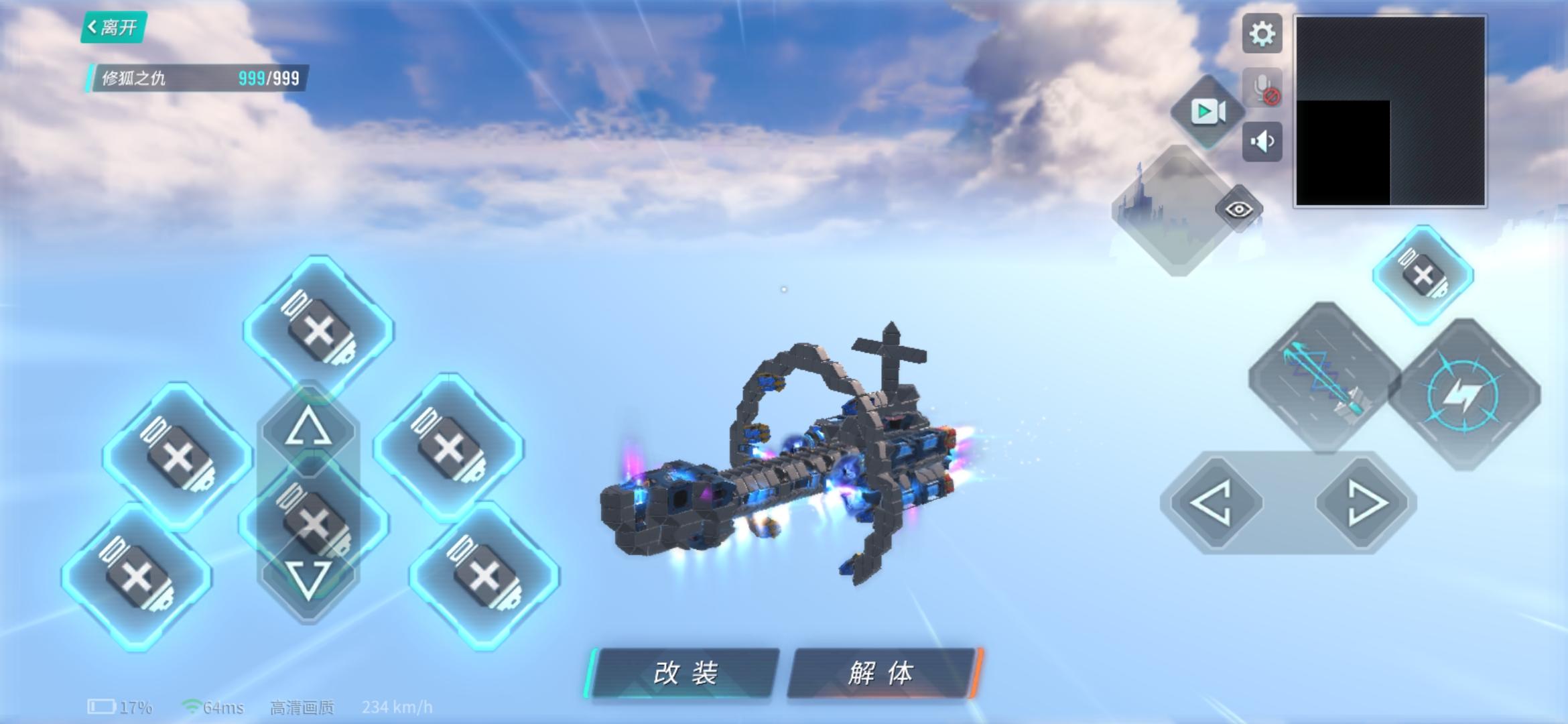Toggle the speaker audio icon
The height and width of the screenshot is (724, 1568).
1262,141
